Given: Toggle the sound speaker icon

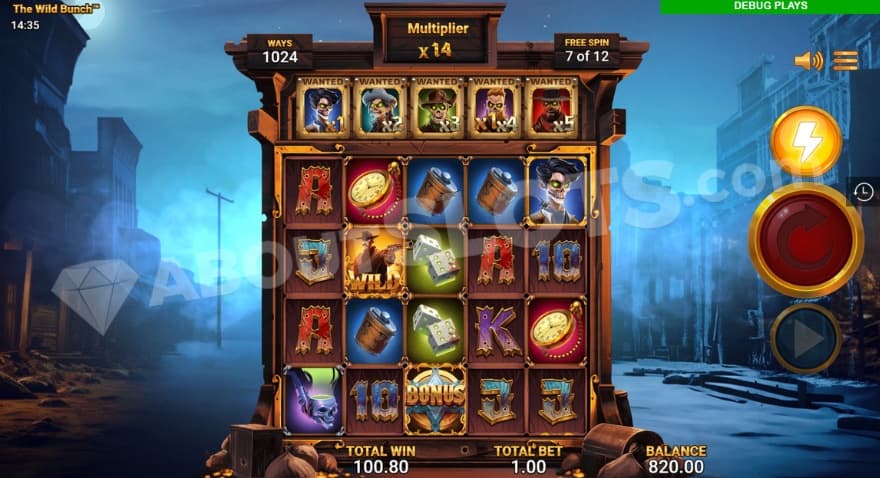Looking at the screenshot, I should tap(807, 61).
